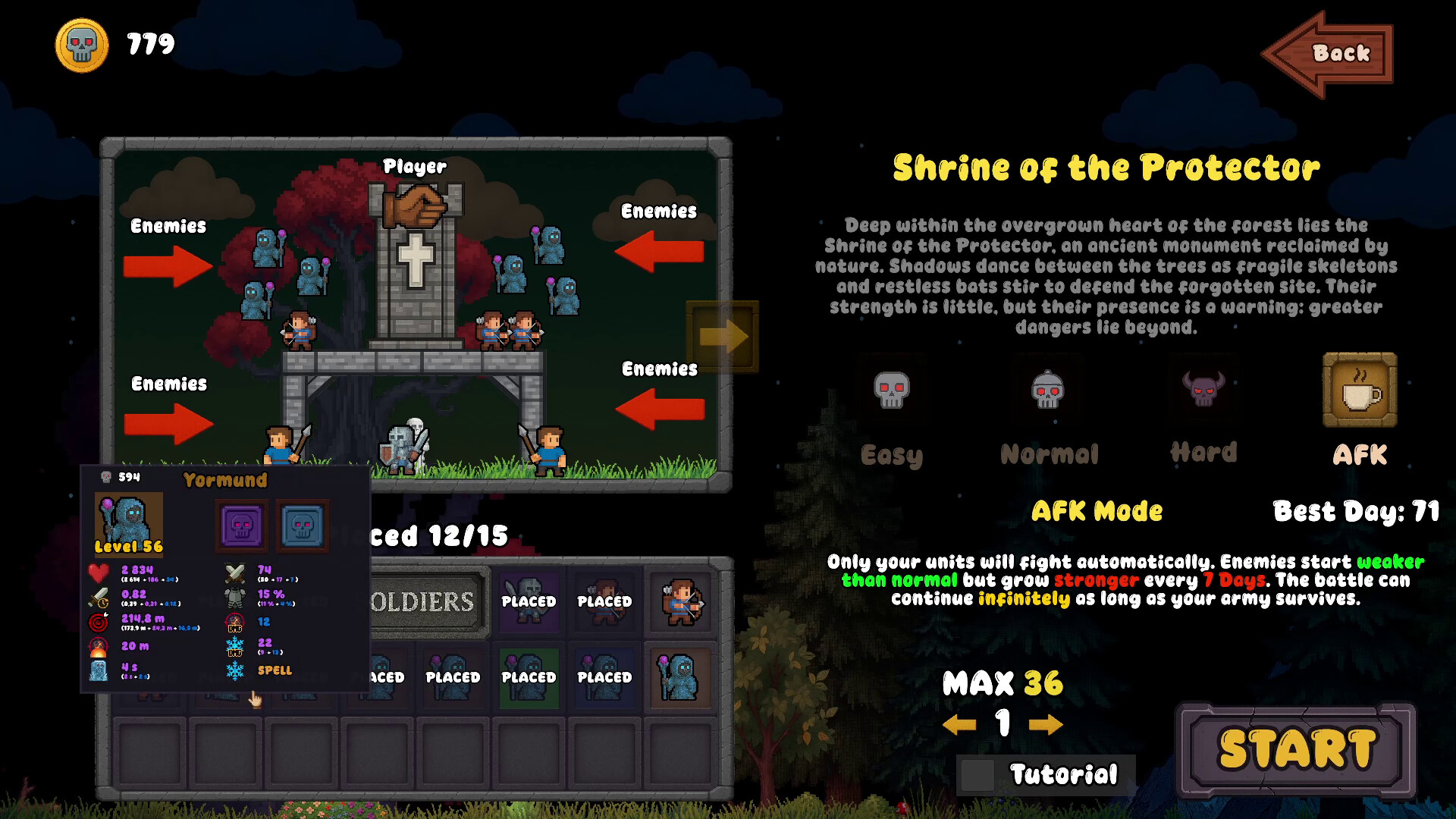Select the AFK coffee cup mode icon
The height and width of the screenshot is (819, 1456).
[1360, 390]
